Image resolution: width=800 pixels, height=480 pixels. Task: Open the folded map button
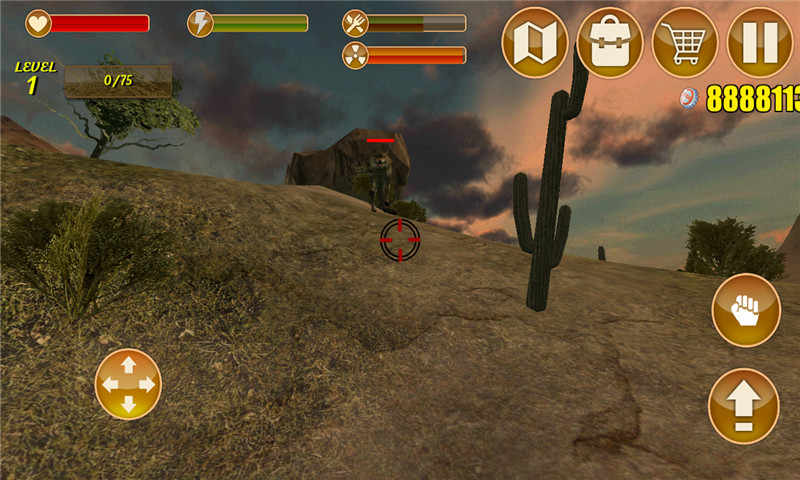[x=535, y=42]
